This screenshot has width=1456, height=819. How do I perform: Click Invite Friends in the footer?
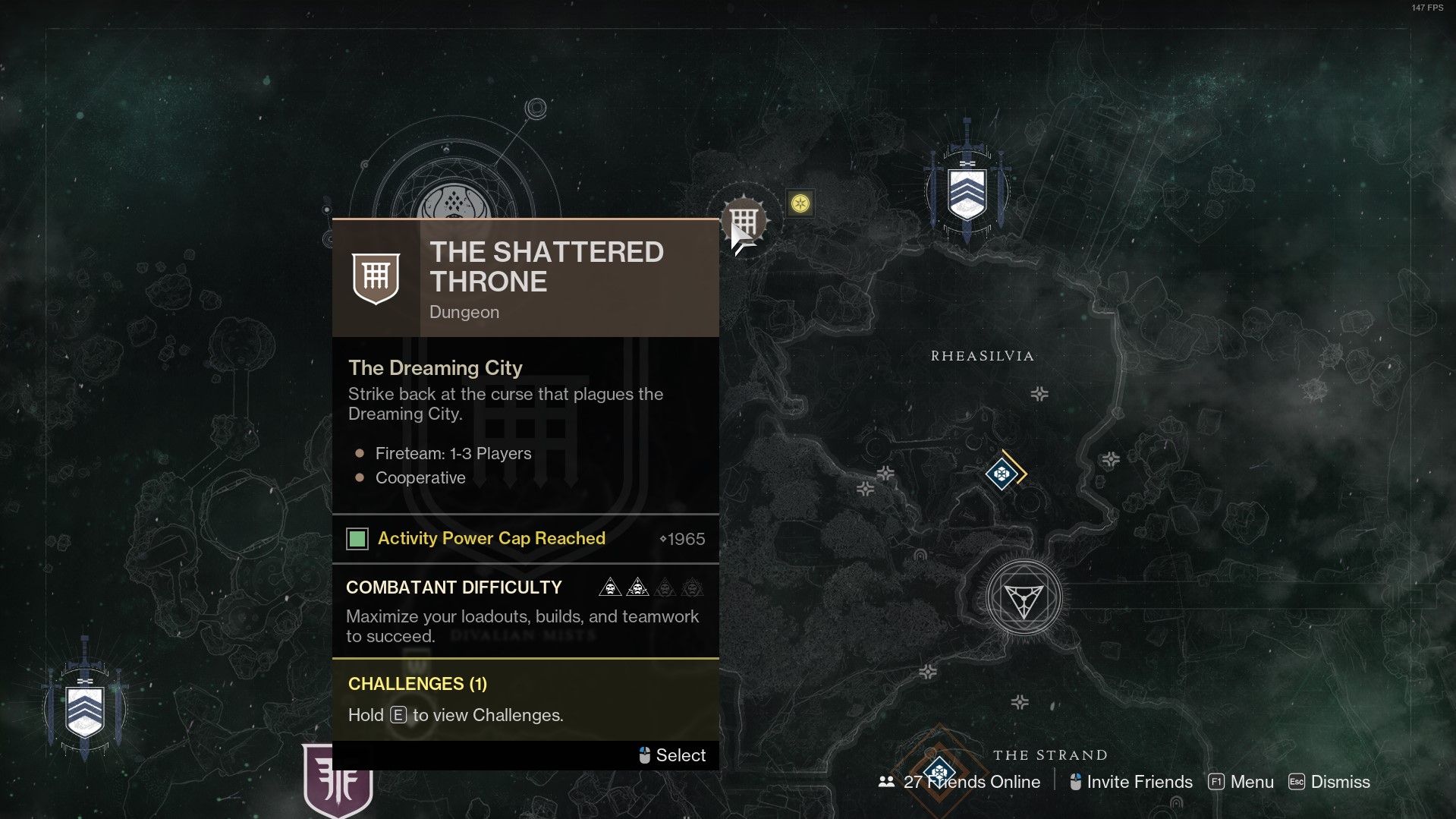point(1131,782)
